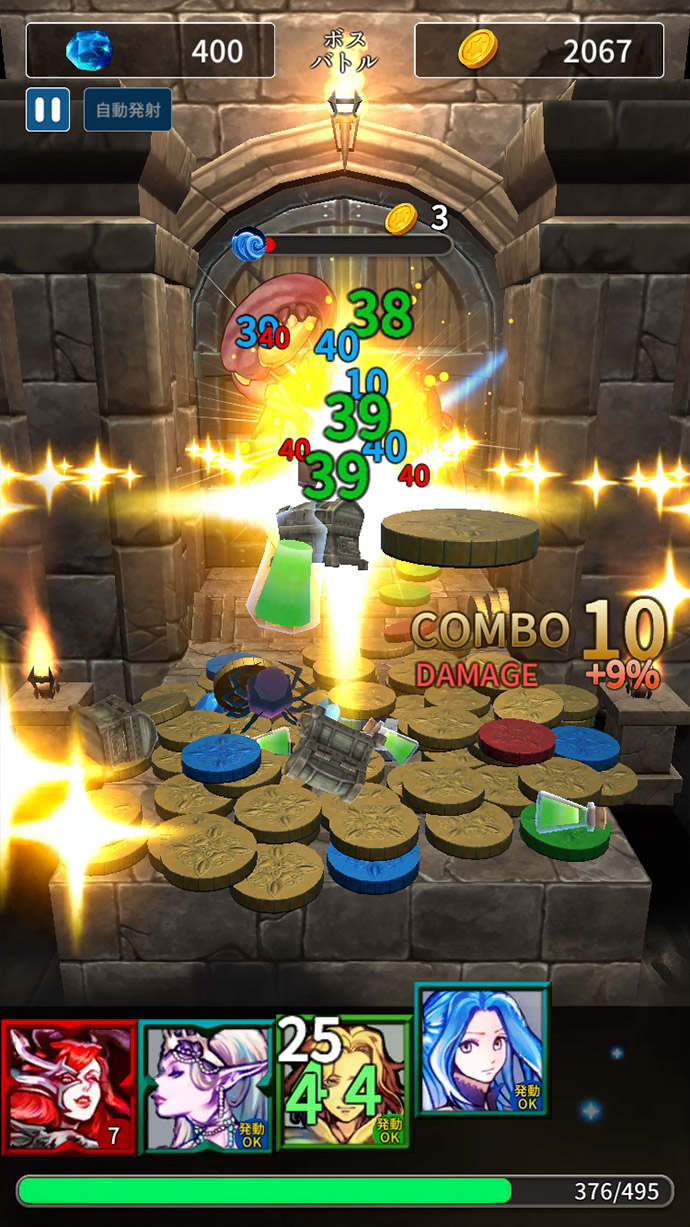Screen dimensions: 690x1227
Task: Activate the blue-haired girl character skill
Action: pyautogui.click(x=482, y=1050)
